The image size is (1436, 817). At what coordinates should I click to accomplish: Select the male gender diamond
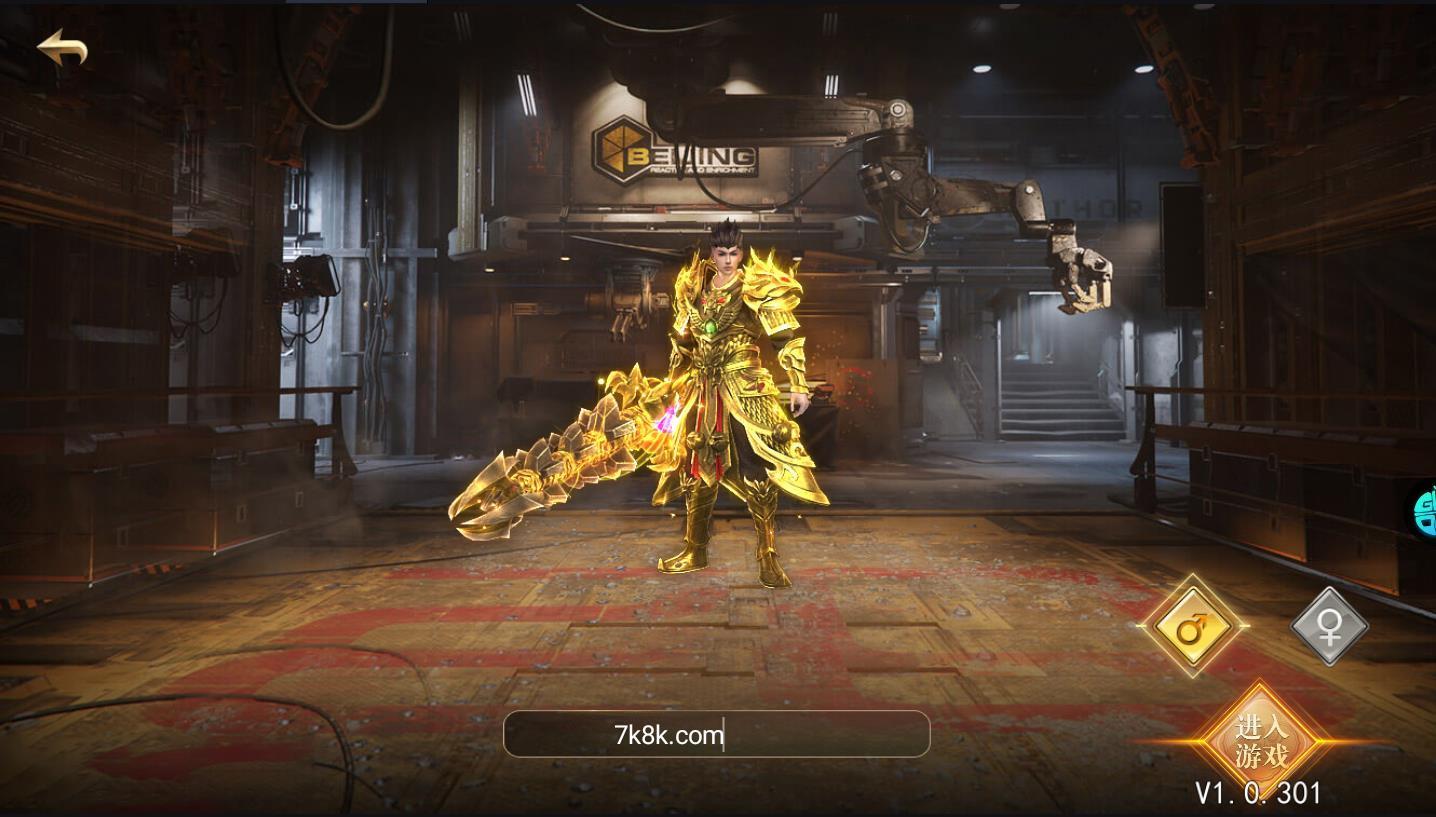coord(1192,627)
